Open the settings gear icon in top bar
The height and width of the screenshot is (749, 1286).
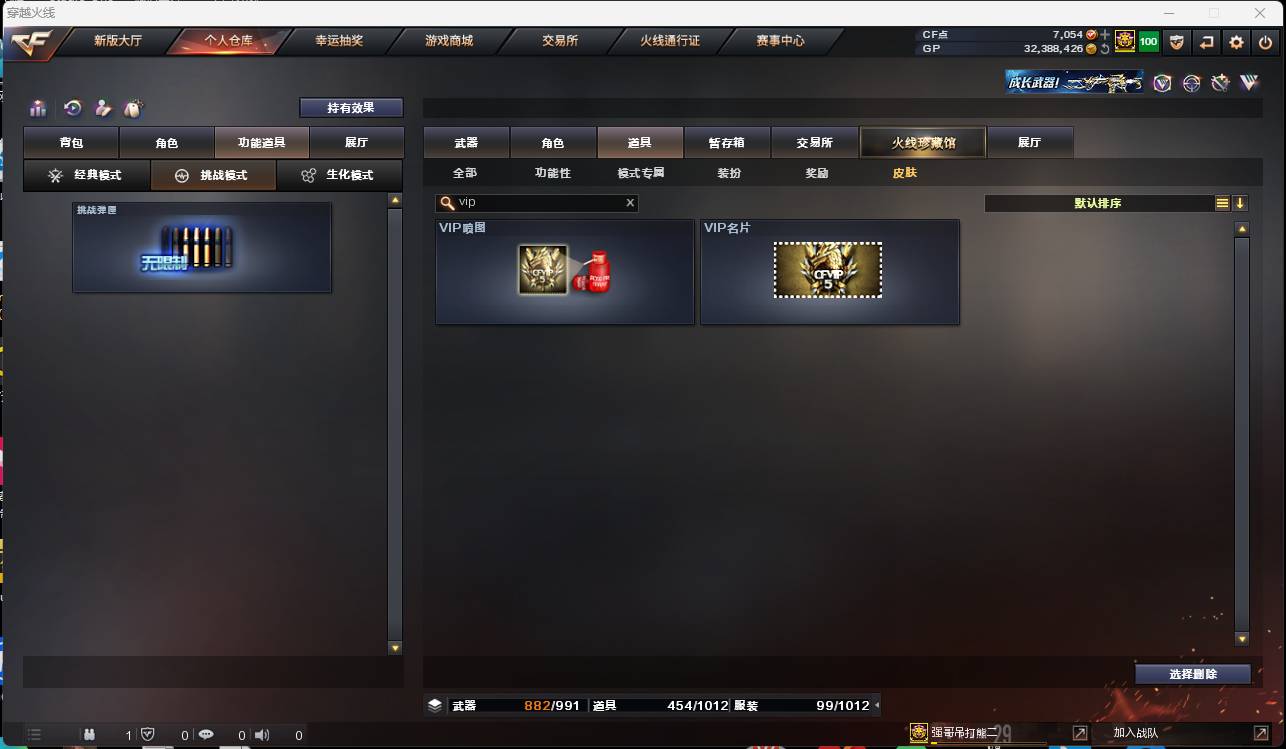pos(1236,41)
